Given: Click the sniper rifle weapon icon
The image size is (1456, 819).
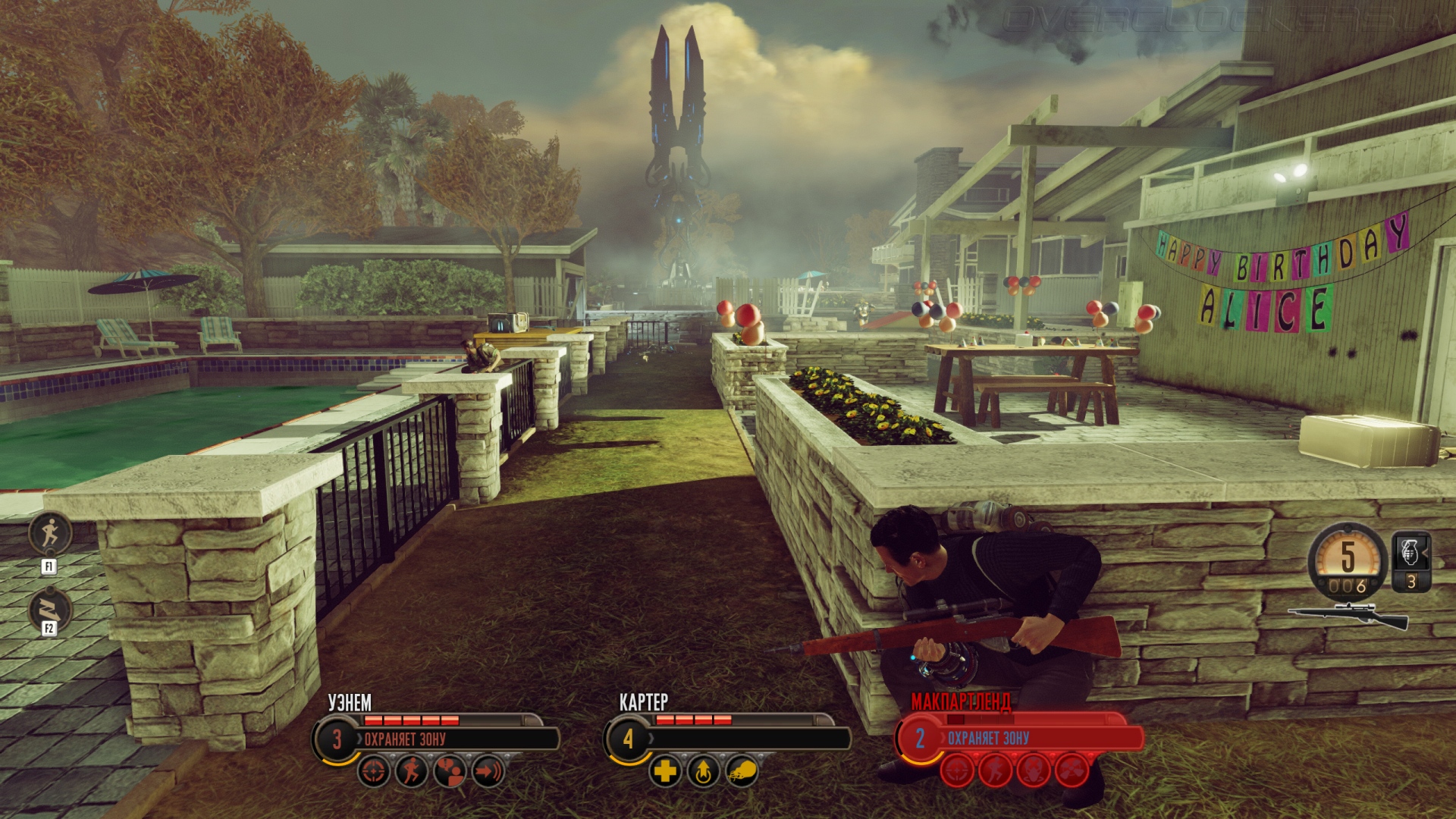Looking at the screenshot, I should pos(1348,616).
